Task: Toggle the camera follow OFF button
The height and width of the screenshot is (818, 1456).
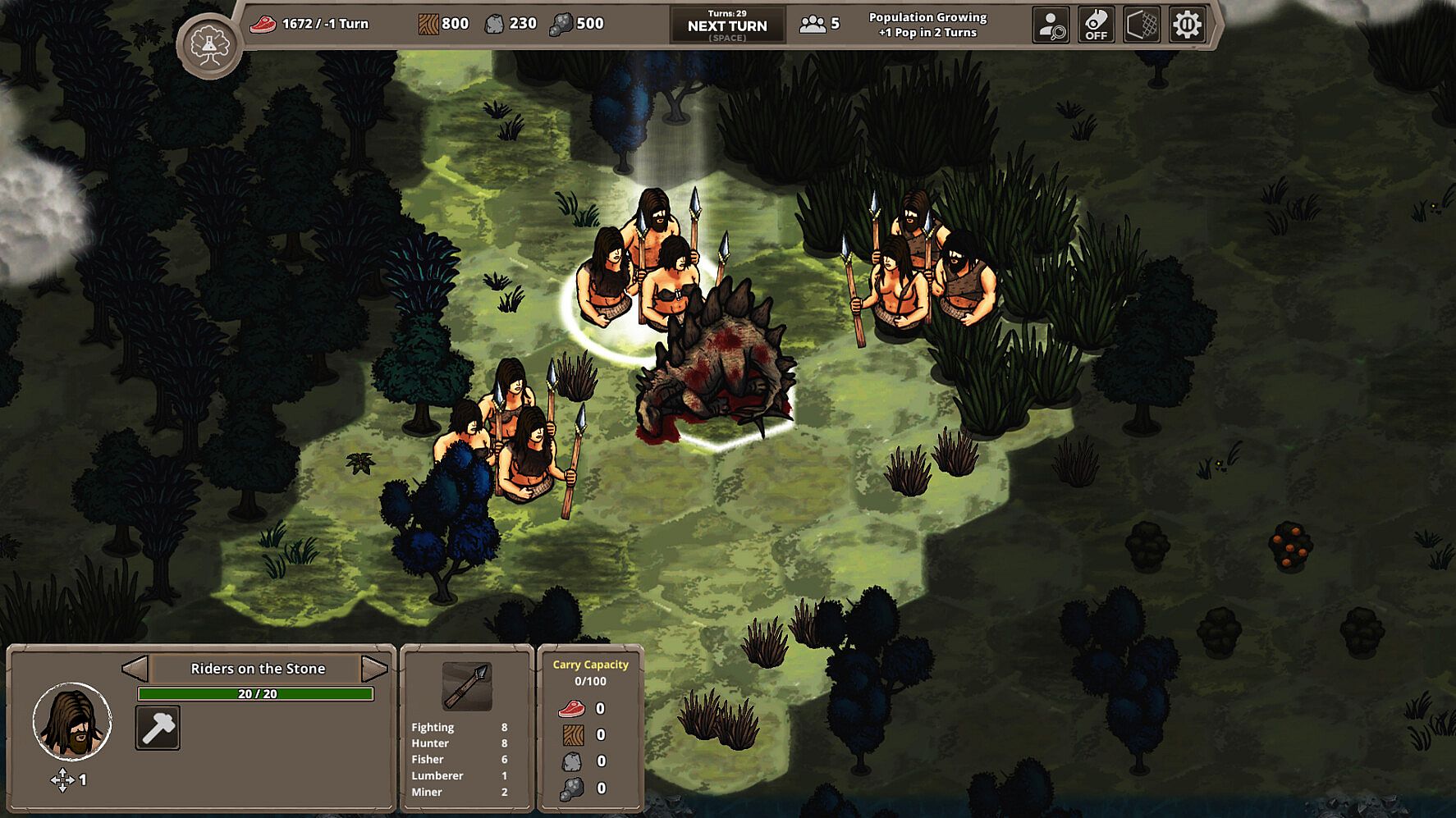Action: pos(1096,25)
